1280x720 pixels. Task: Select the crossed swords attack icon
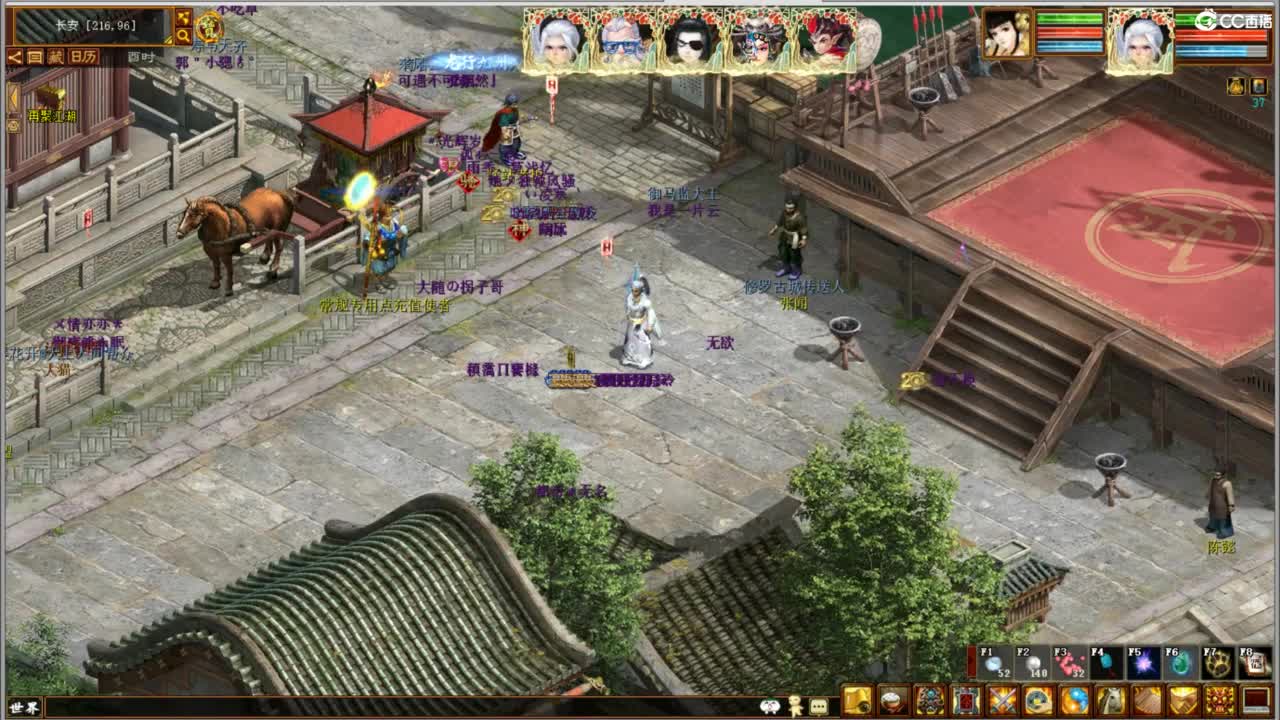(1003, 703)
